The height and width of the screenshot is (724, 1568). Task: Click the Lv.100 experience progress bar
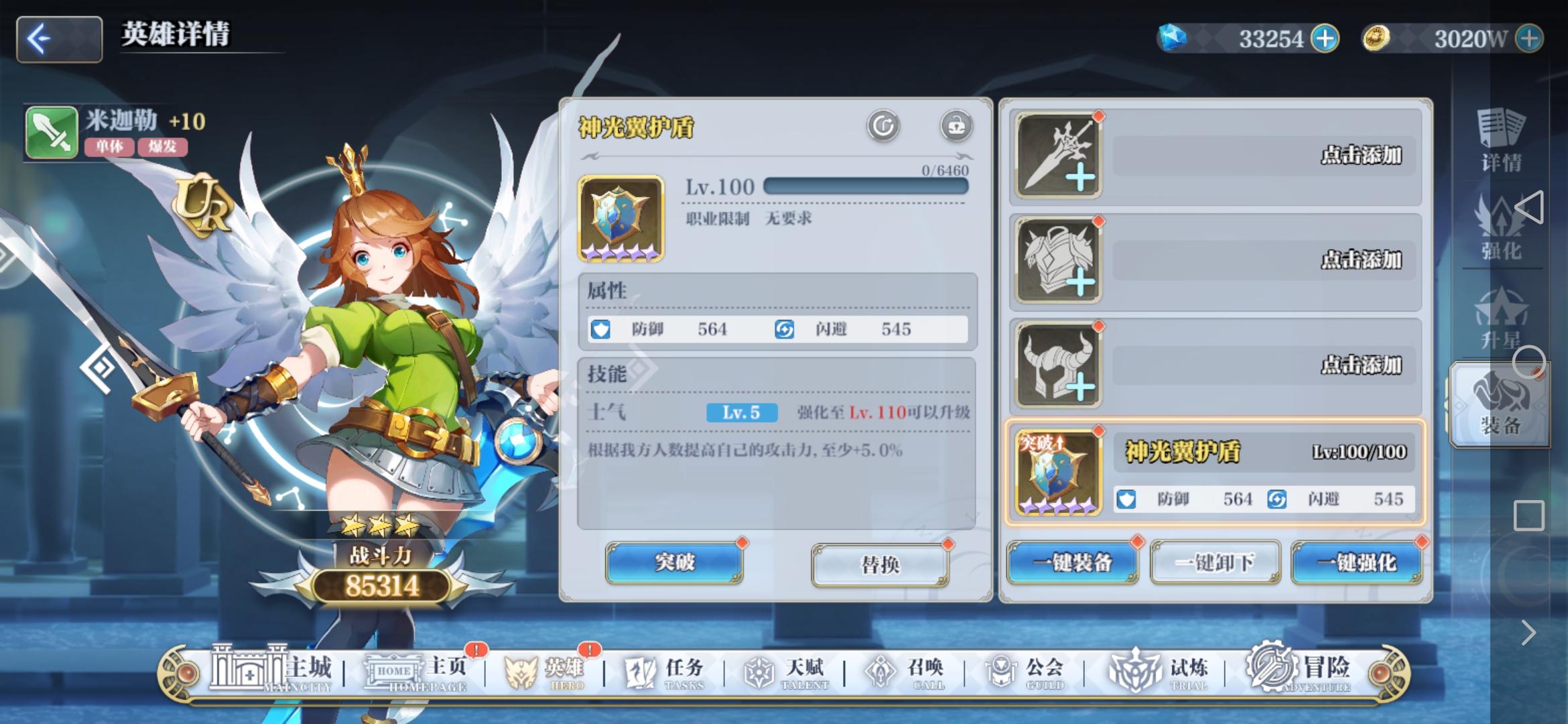click(864, 188)
